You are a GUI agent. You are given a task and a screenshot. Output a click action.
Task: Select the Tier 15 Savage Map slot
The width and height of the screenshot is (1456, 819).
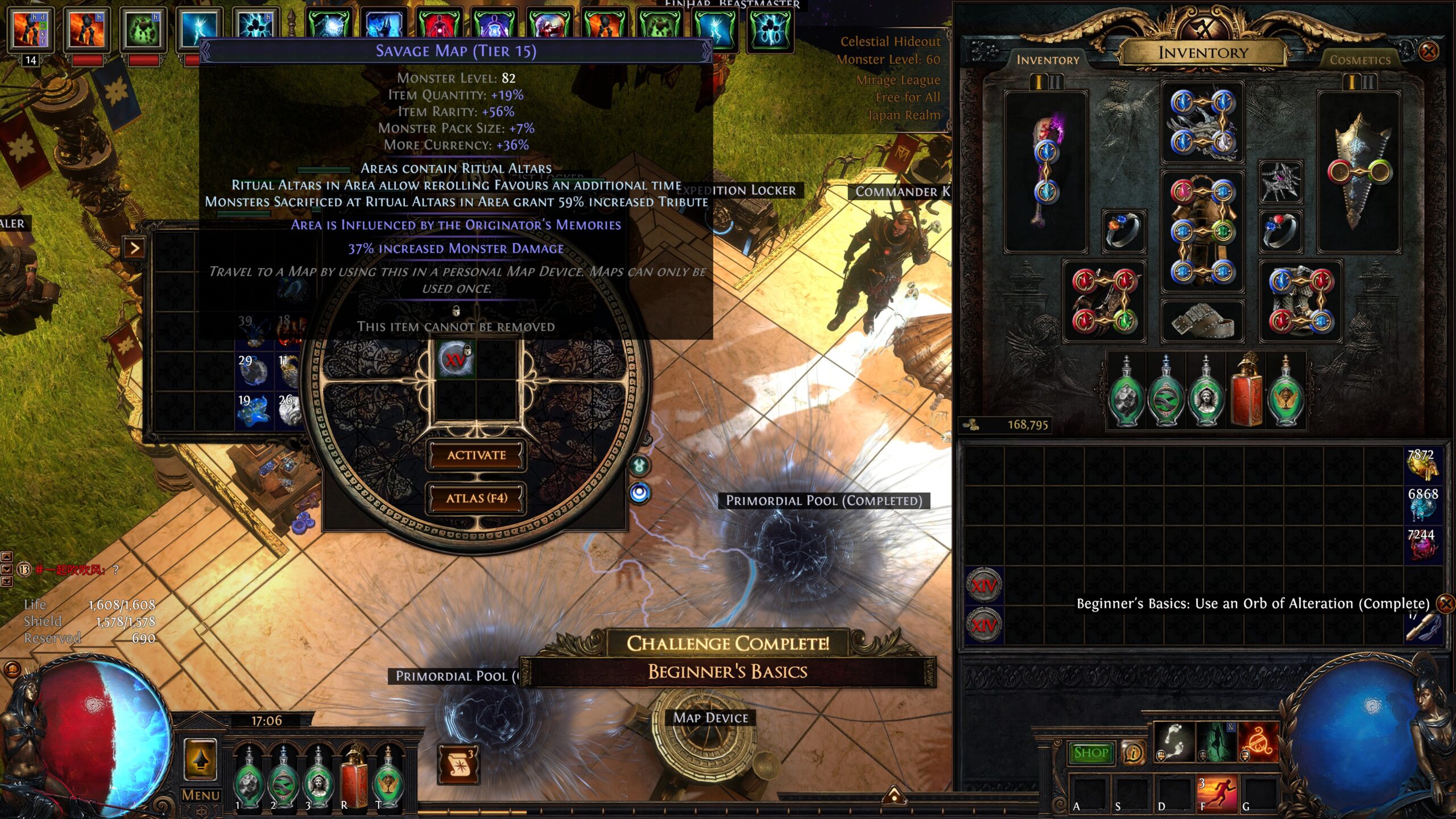coord(455,359)
